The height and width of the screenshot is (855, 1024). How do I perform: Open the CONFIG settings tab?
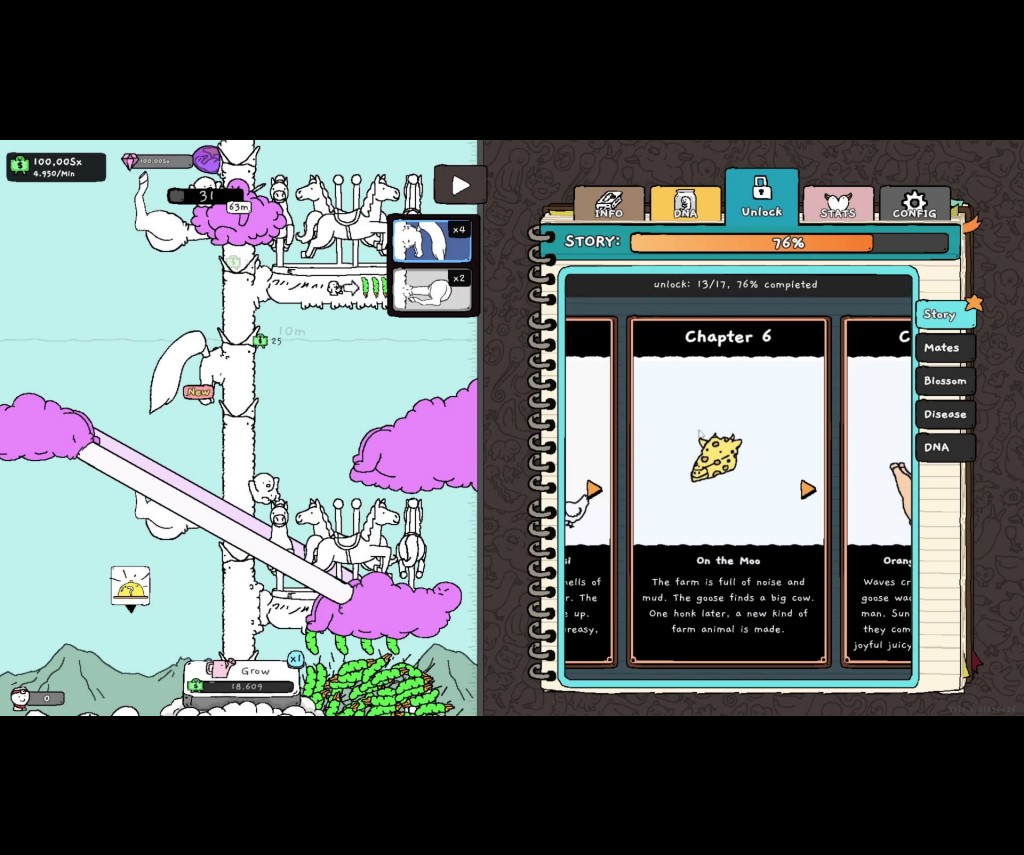[x=914, y=203]
